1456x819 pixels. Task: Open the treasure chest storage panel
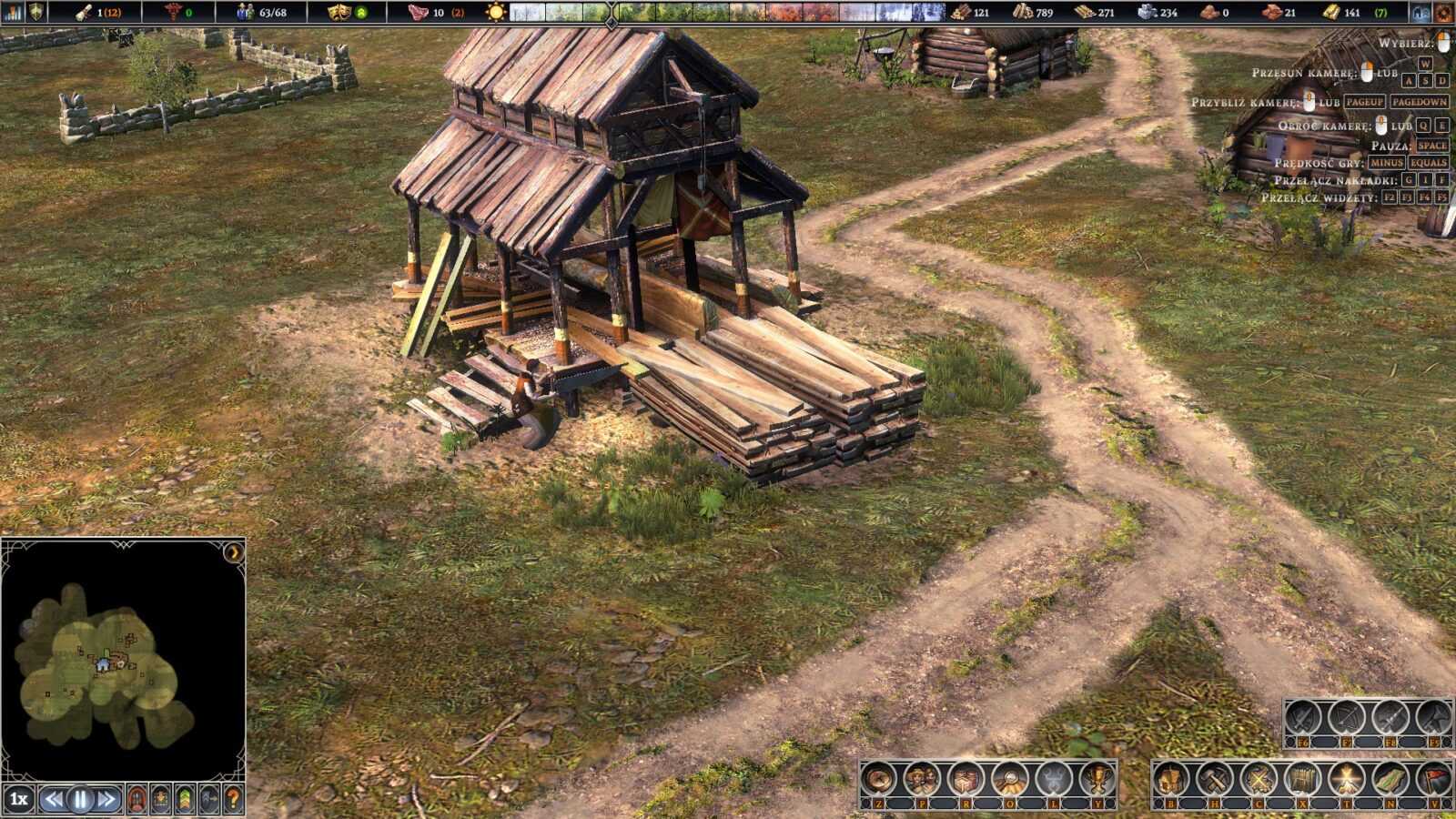(966, 780)
